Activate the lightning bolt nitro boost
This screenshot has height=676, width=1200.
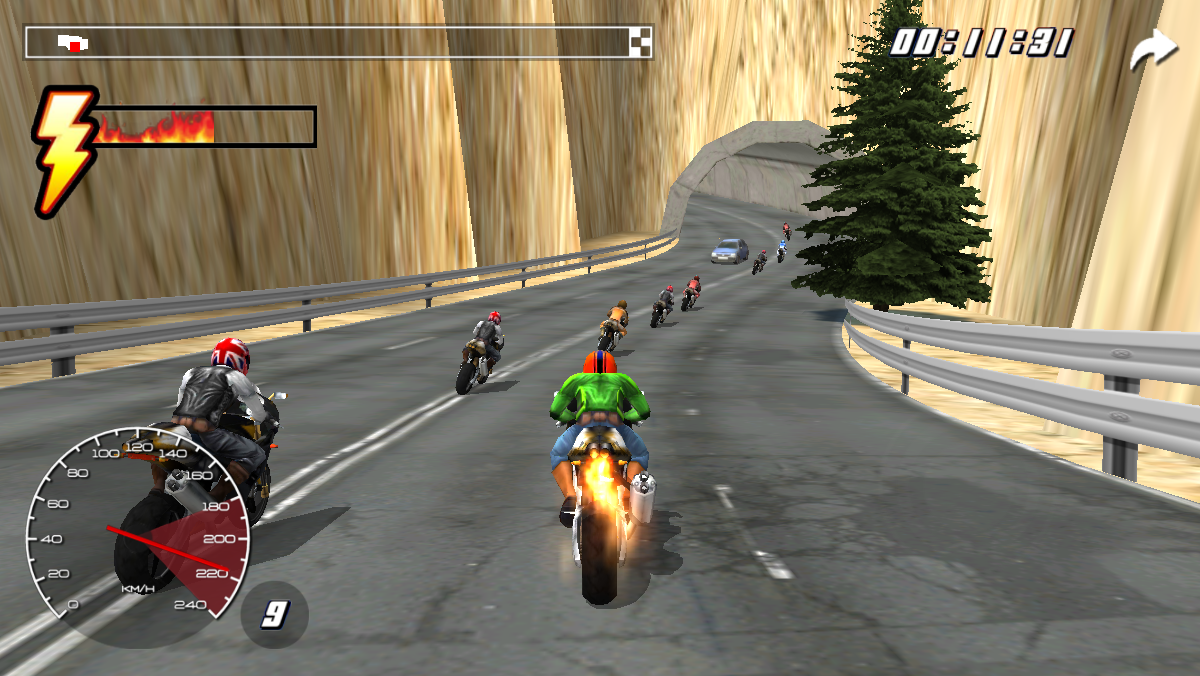click(x=62, y=148)
